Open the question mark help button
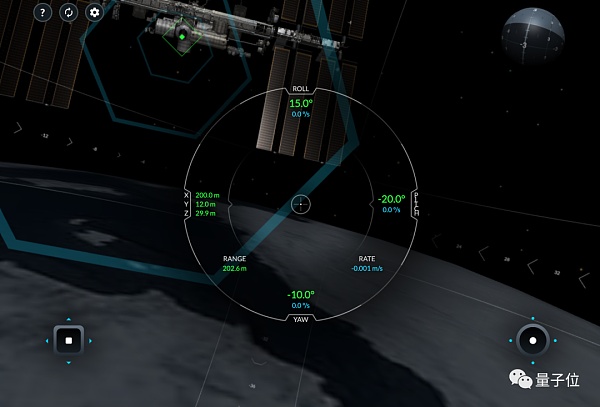 pyautogui.click(x=42, y=13)
